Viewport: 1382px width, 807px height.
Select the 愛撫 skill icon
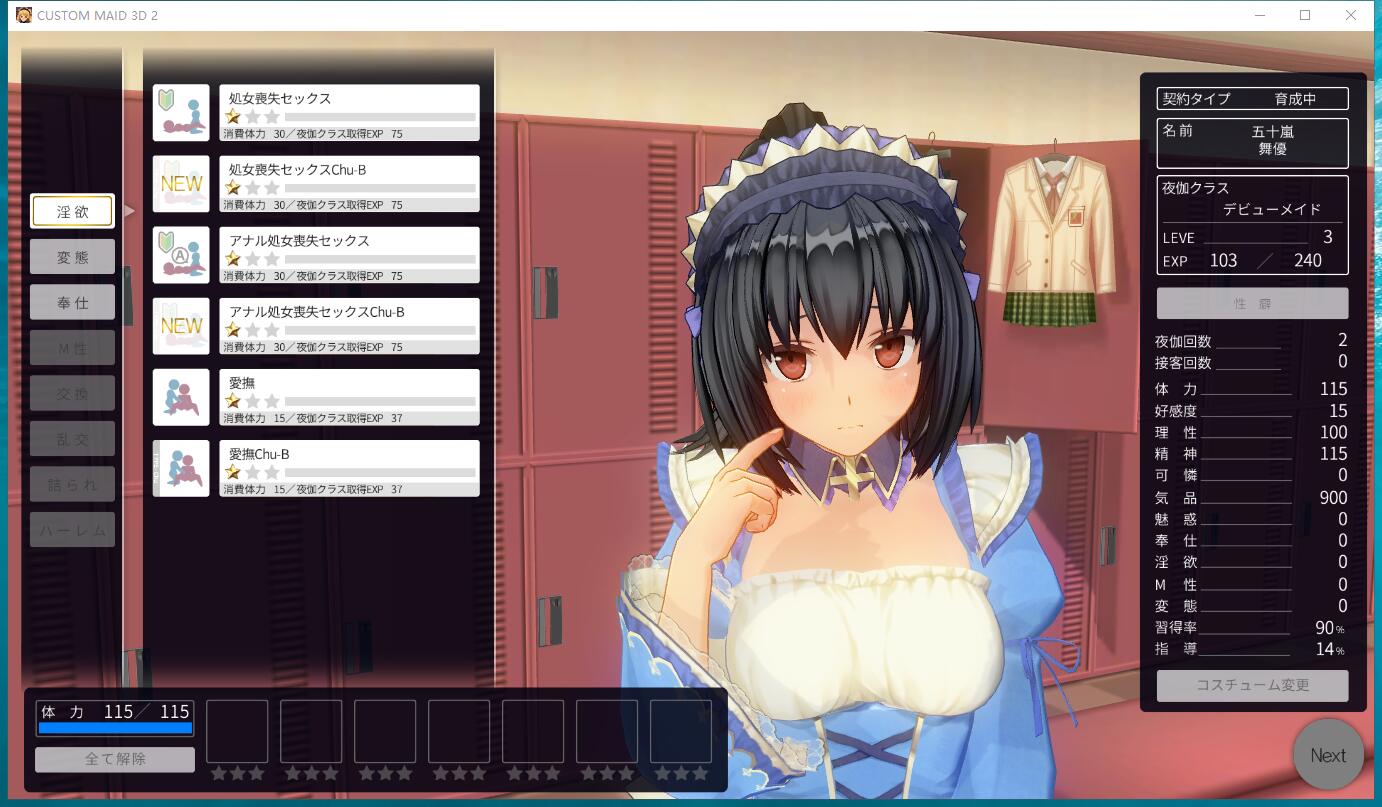181,396
